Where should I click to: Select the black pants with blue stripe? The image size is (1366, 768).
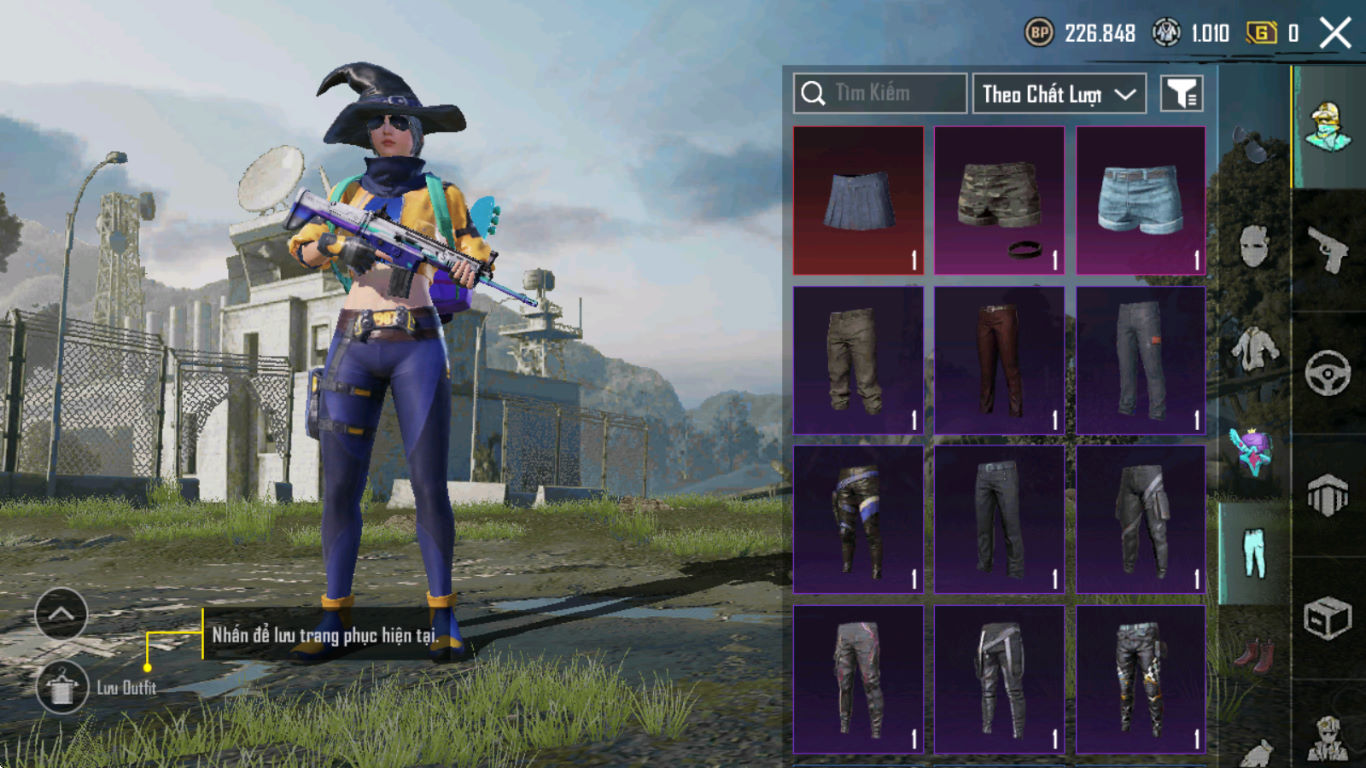pos(858,519)
